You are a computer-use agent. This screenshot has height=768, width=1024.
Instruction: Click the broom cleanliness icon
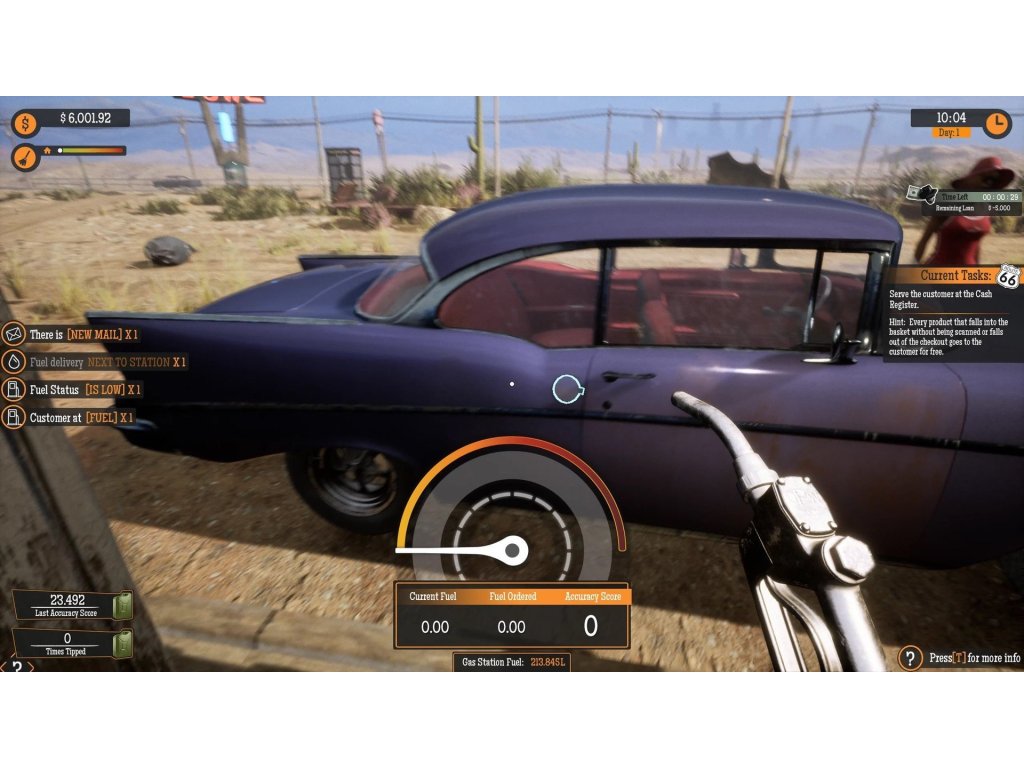(25, 157)
